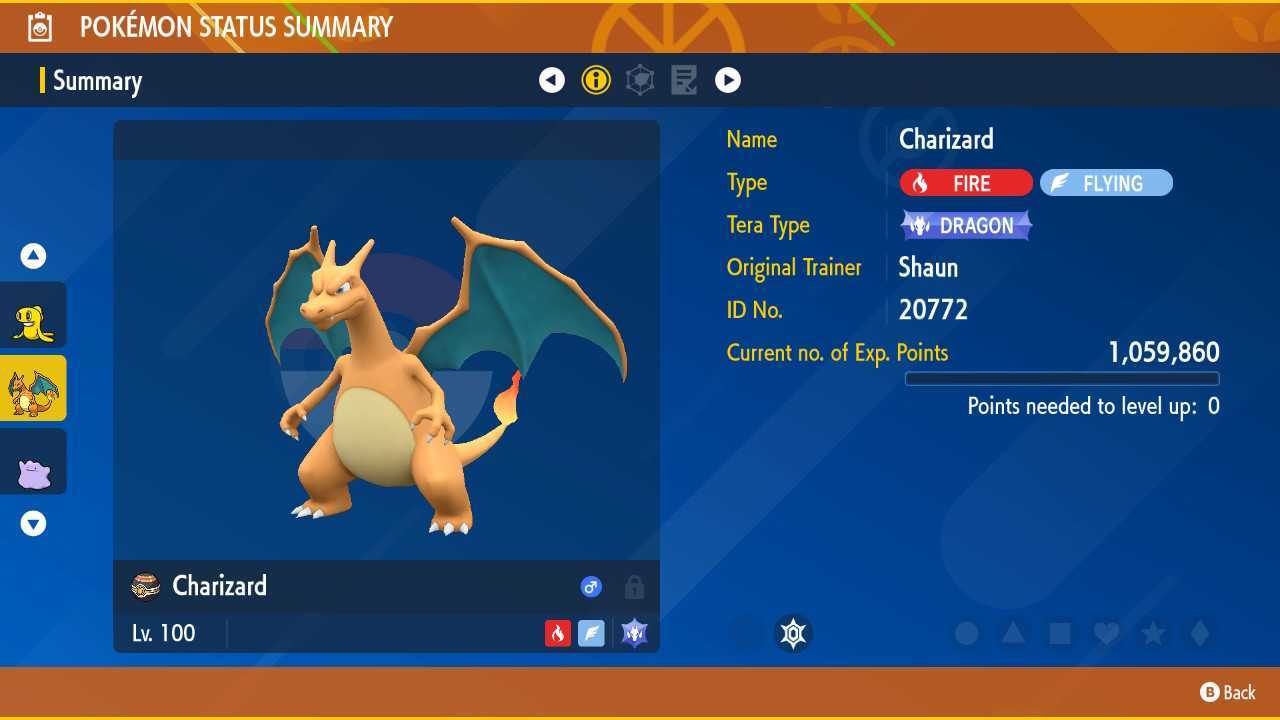Switch to the Summary tab

97,81
